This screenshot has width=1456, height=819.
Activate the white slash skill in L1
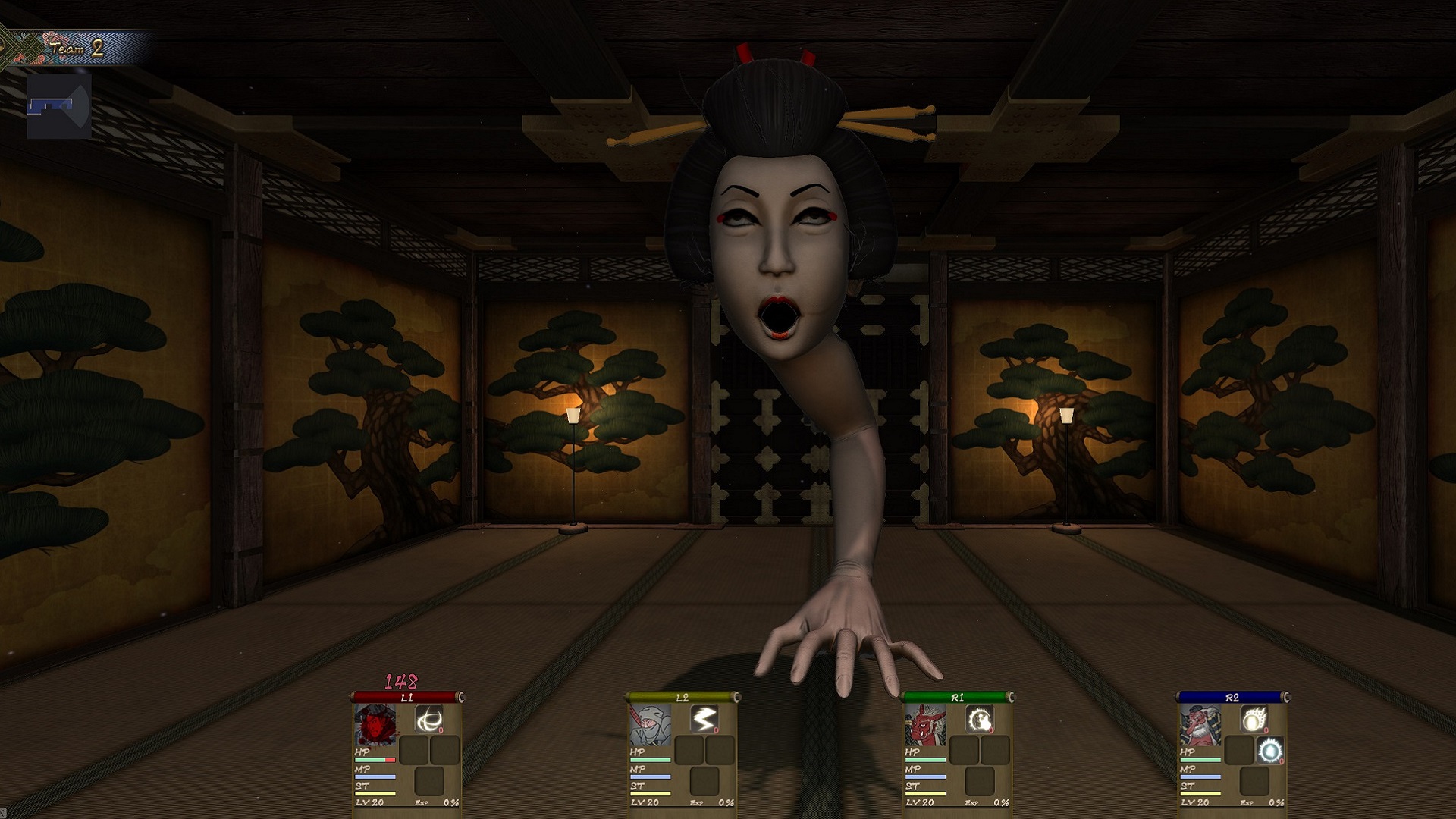[429, 720]
